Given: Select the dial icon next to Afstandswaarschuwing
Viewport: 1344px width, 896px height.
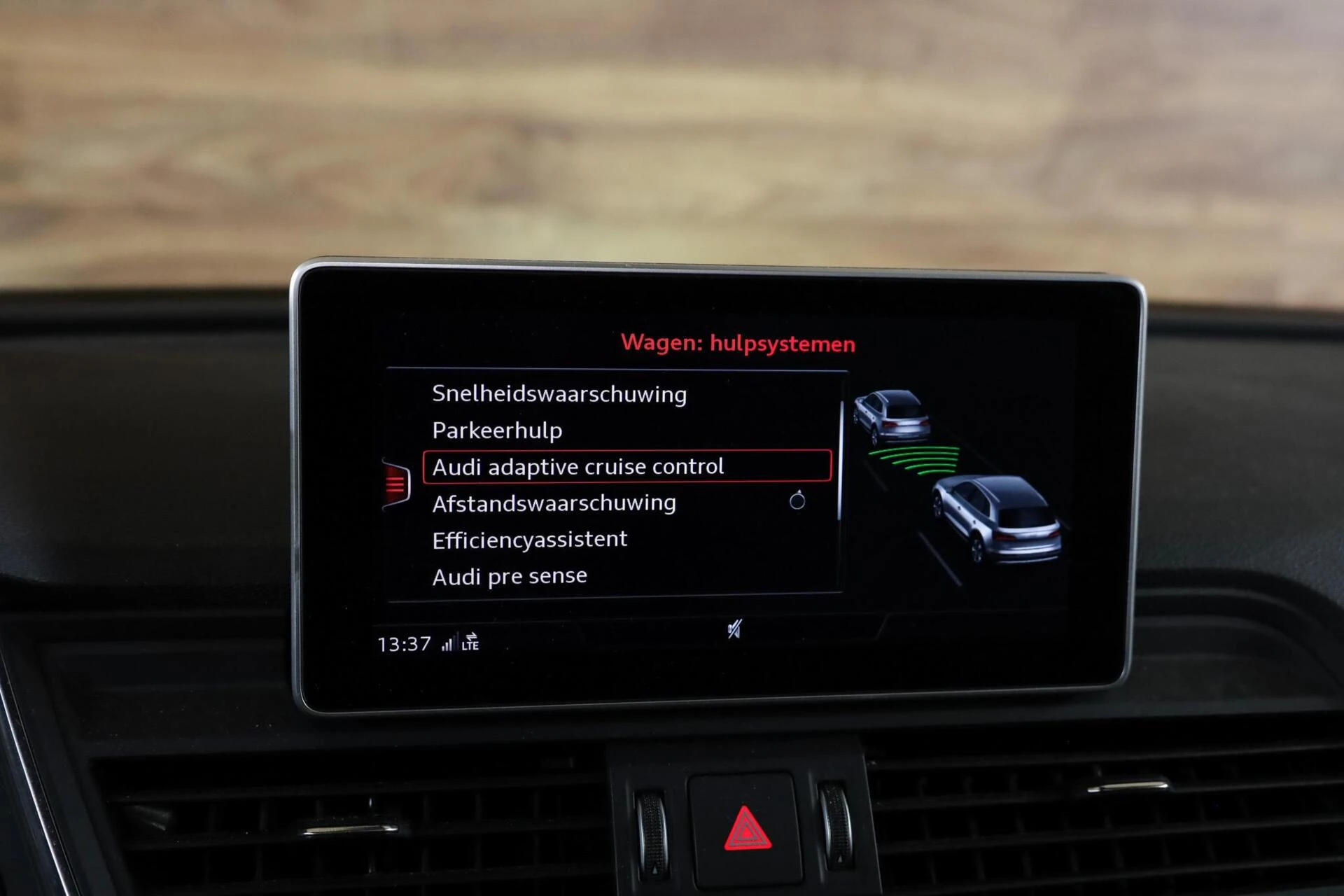Looking at the screenshot, I should click(x=797, y=500).
